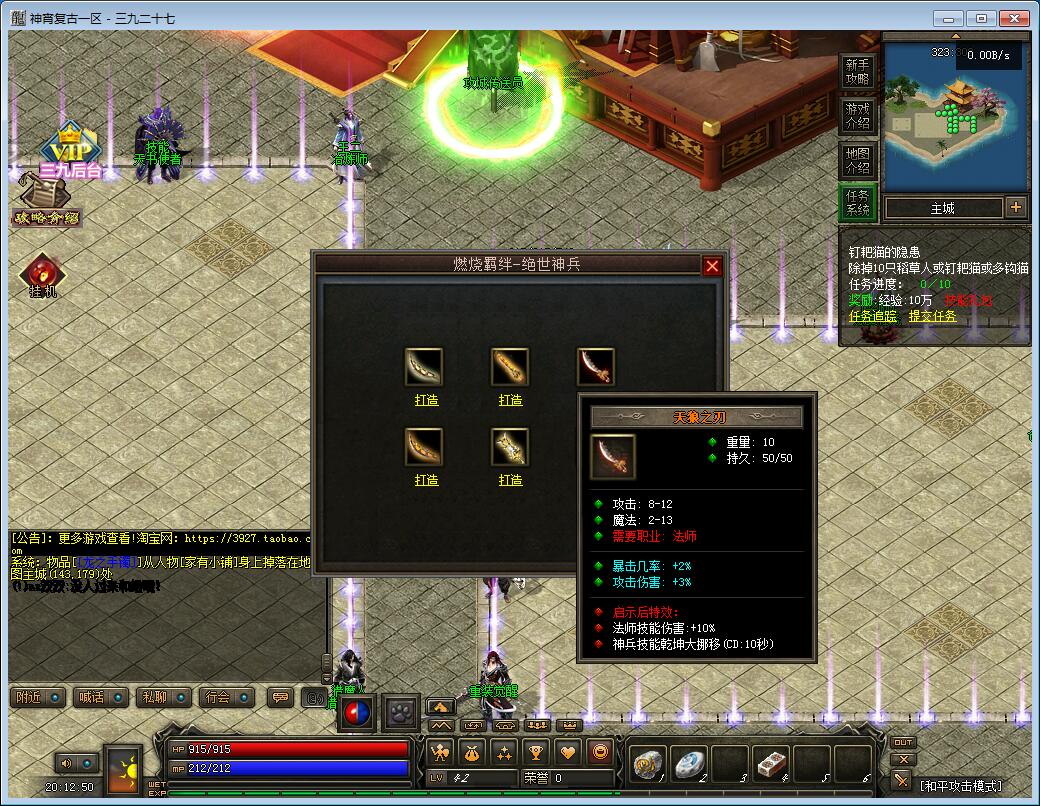Activate the 挂机 auto-play icon
Viewport: 1040px width, 806px height.
[41, 275]
